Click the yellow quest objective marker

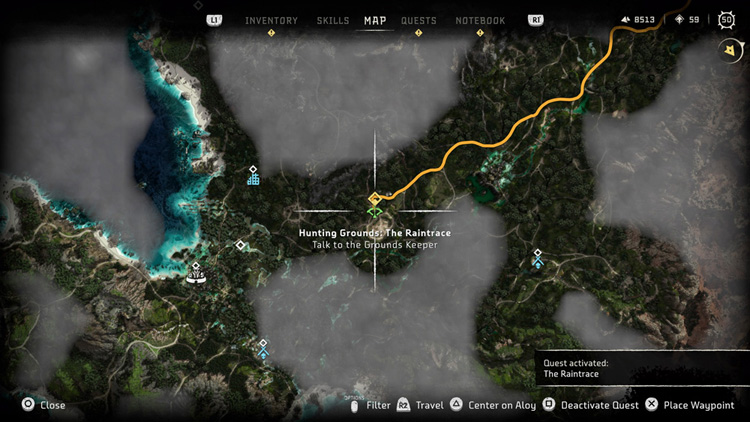374,198
